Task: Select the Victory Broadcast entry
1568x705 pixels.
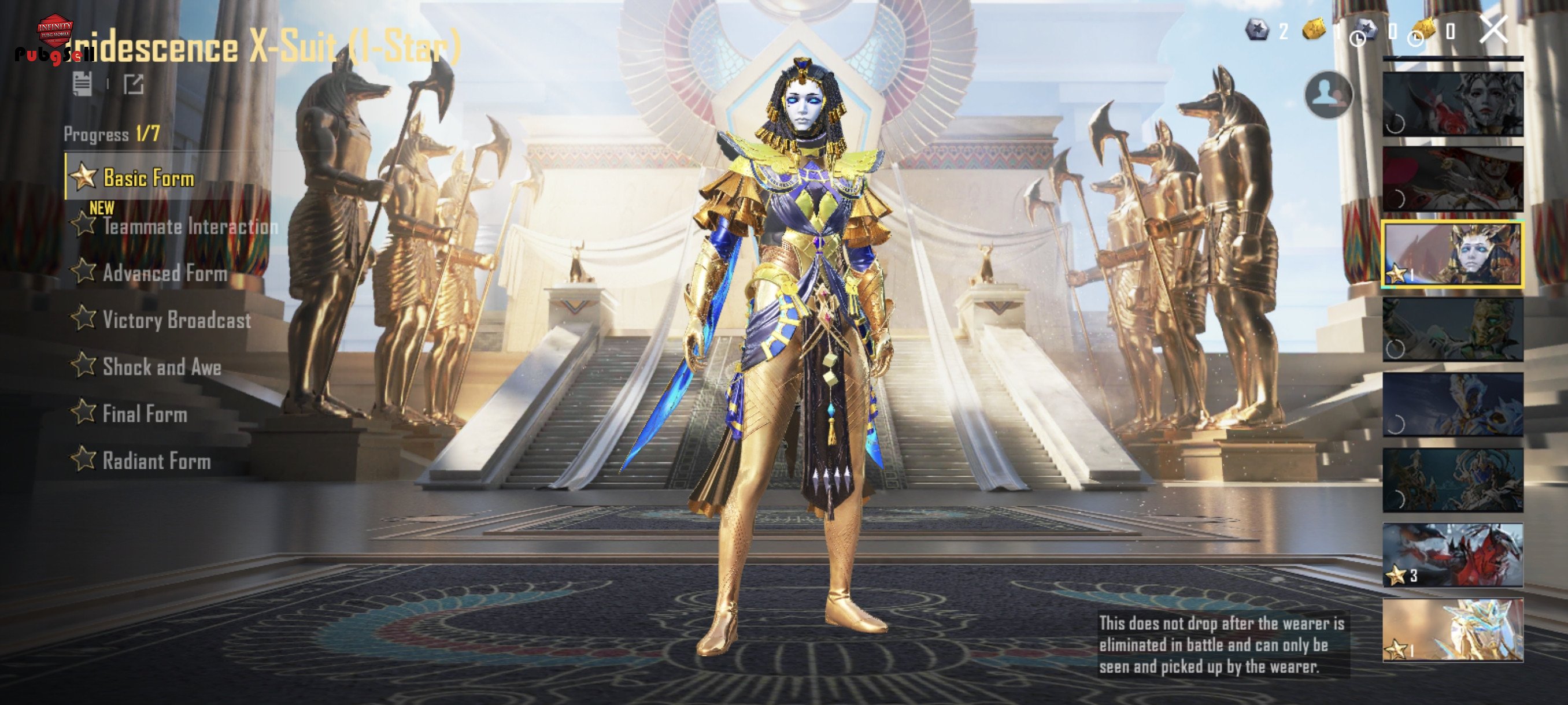Action: coord(176,320)
